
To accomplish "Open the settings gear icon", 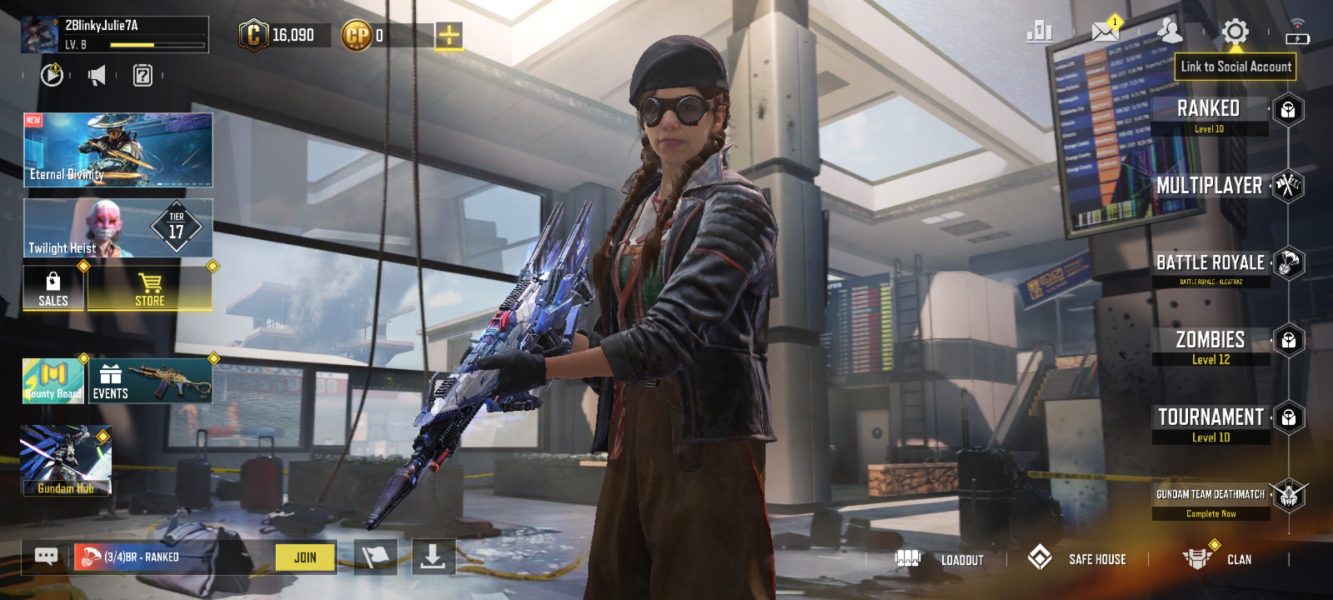I will coord(1235,32).
